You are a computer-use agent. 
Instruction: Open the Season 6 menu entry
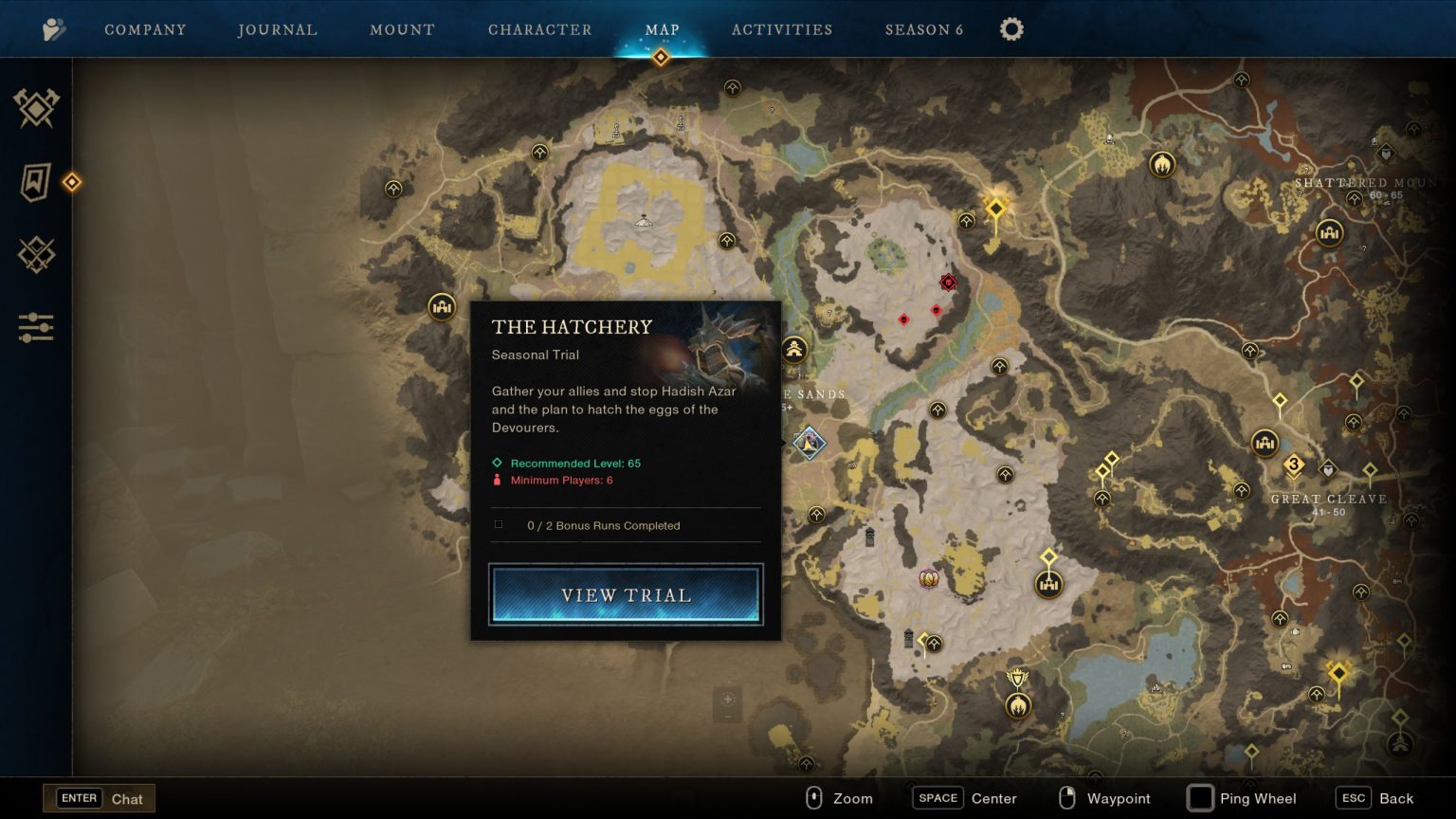coord(923,28)
